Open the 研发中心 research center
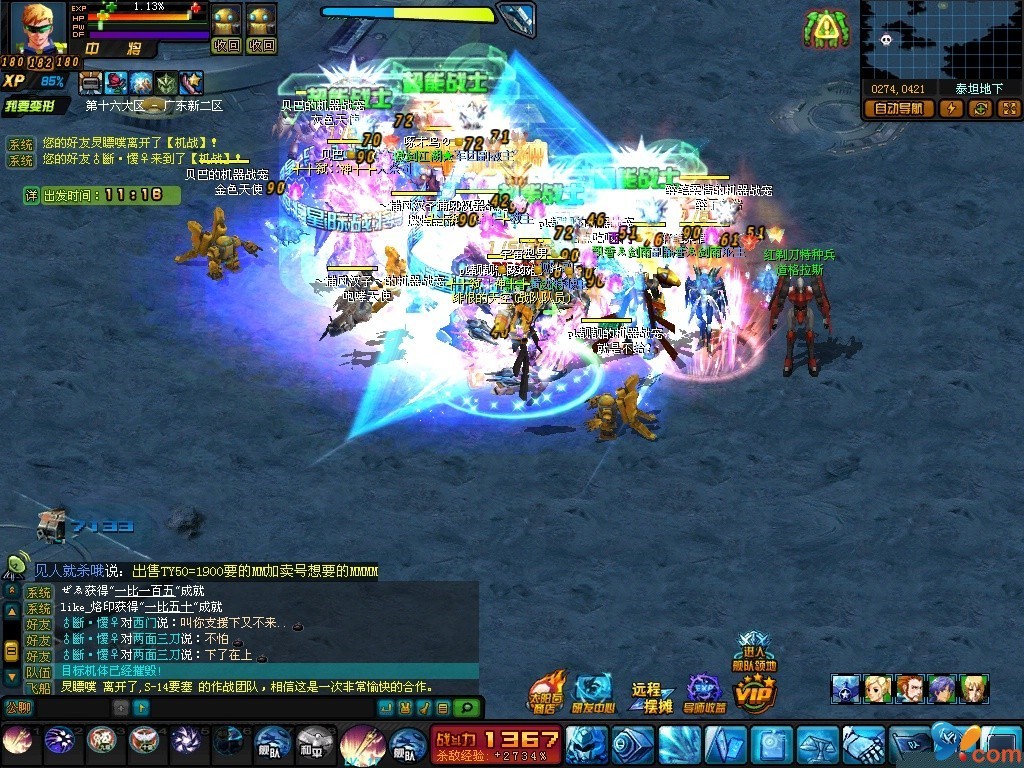Screen dimensions: 1024x768 593,692
